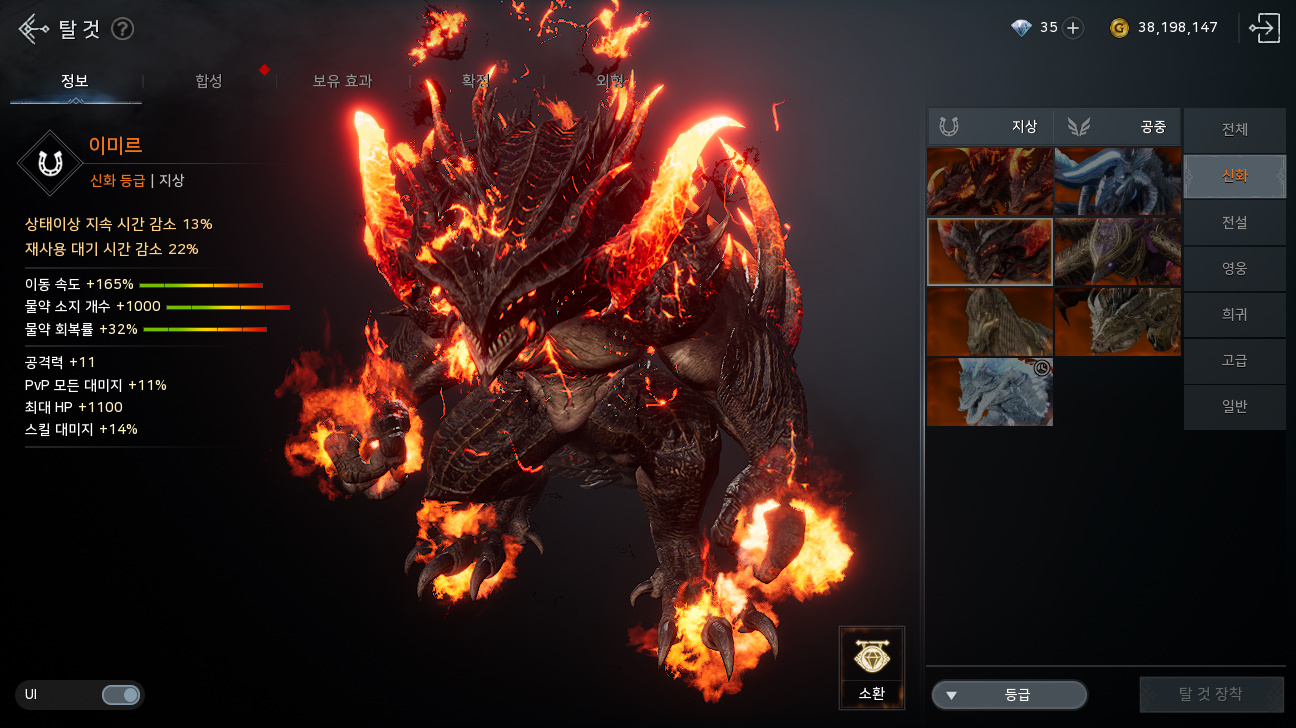This screenshot has width=1296, height=728.
Task: Switch to the 합성 tab
Action: point(209,81)
